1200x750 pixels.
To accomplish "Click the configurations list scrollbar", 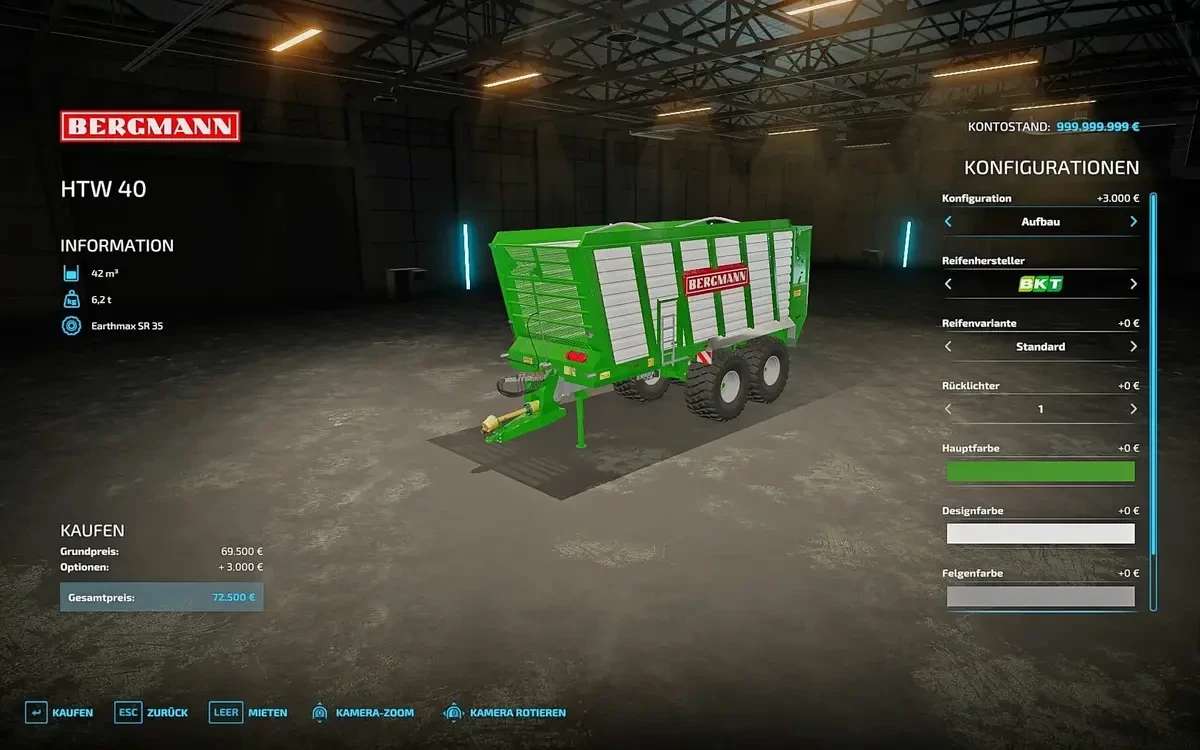I will coord(1153,400).
